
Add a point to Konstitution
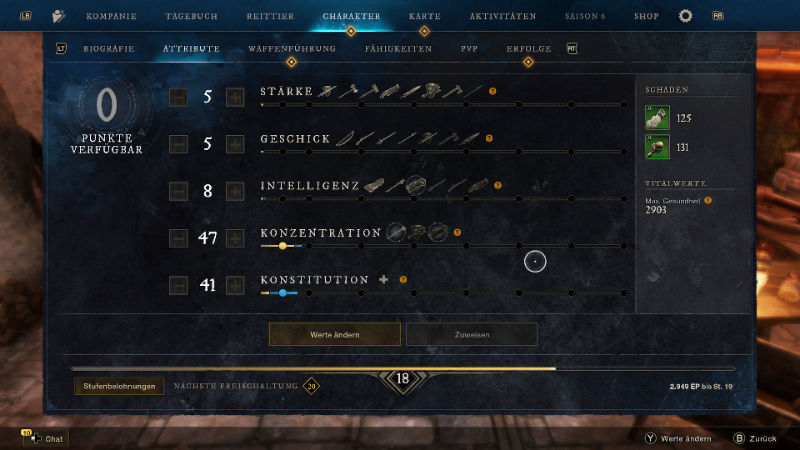[235, 285]
